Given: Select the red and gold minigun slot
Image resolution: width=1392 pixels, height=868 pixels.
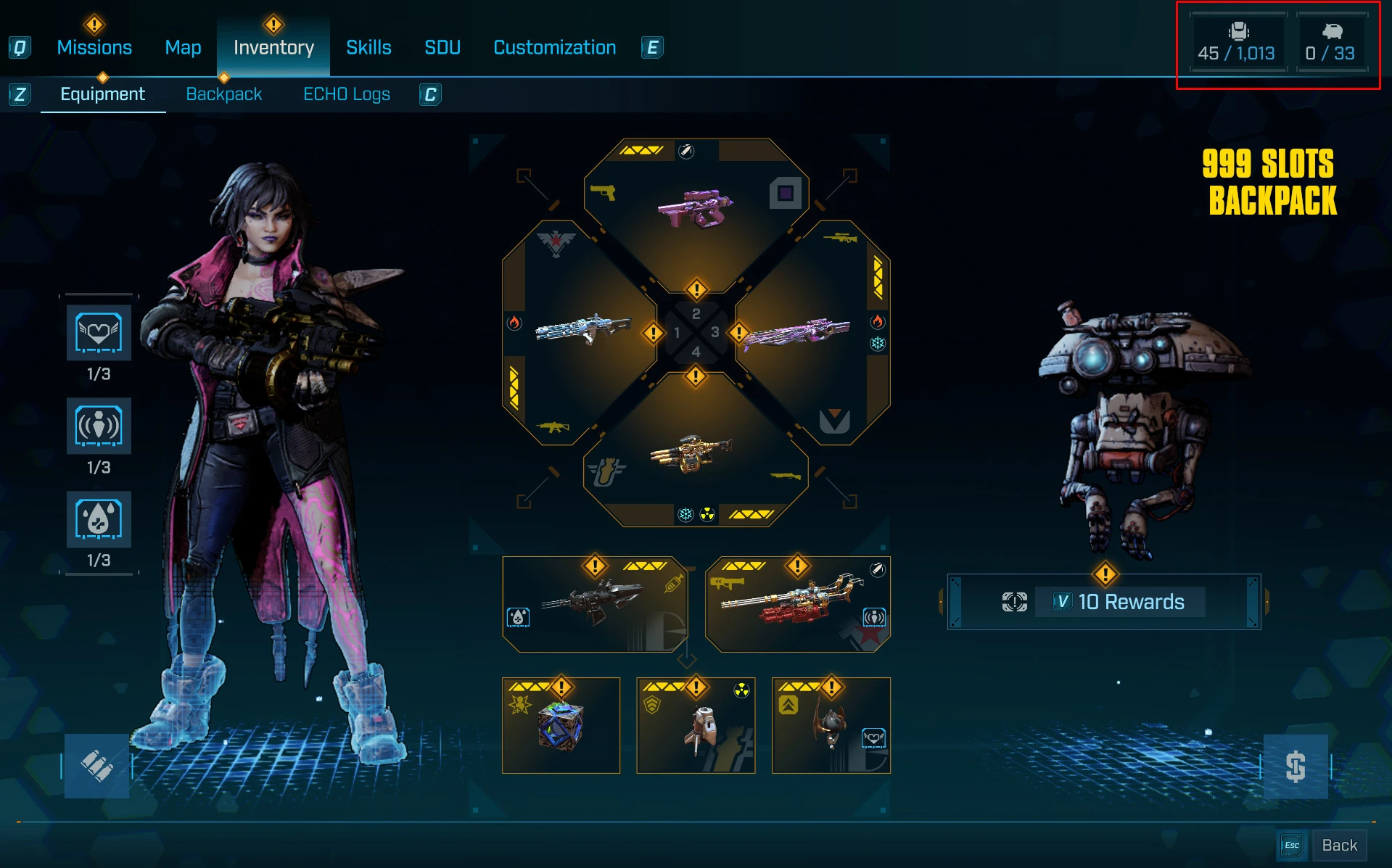Looking at the screenshot, I should 797,604.
